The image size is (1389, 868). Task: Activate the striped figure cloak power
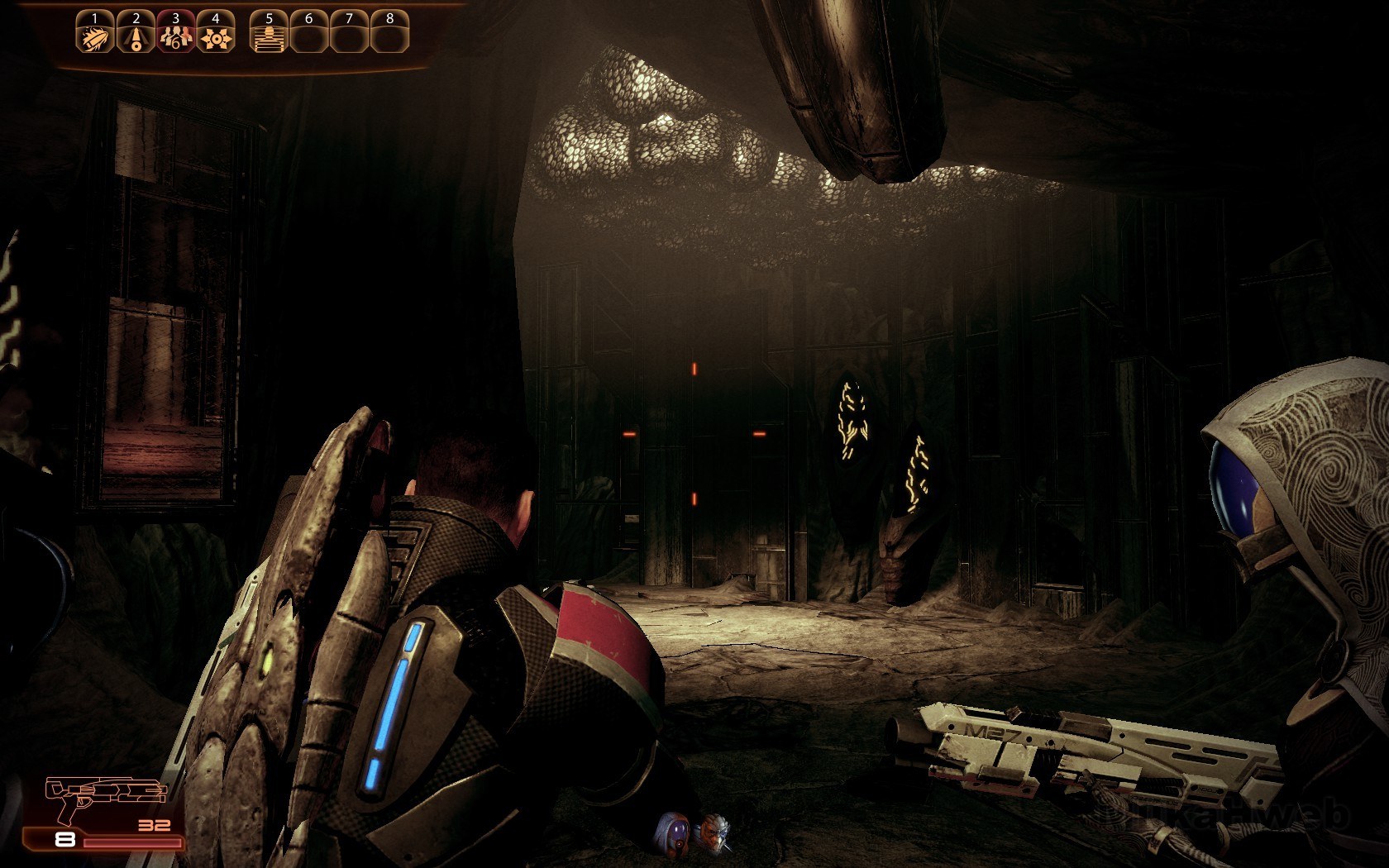tap(269, 36)
